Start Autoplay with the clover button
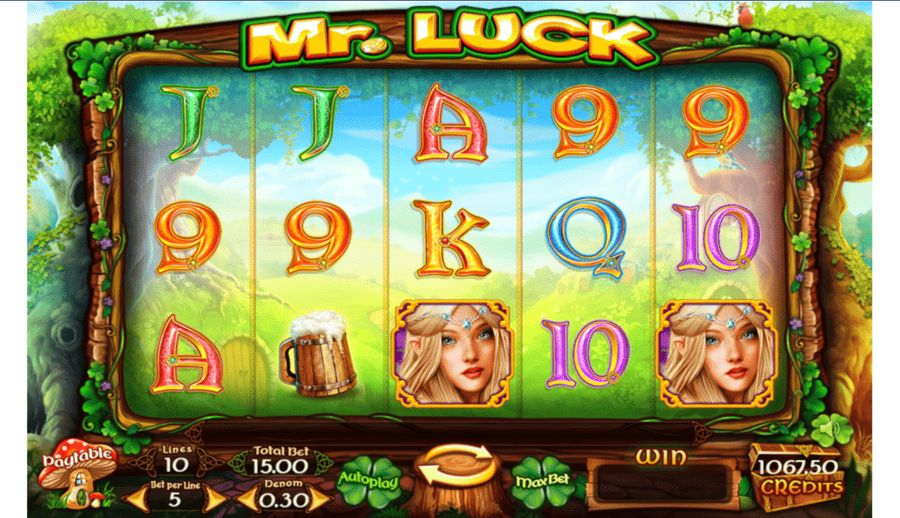 point(370,480)
